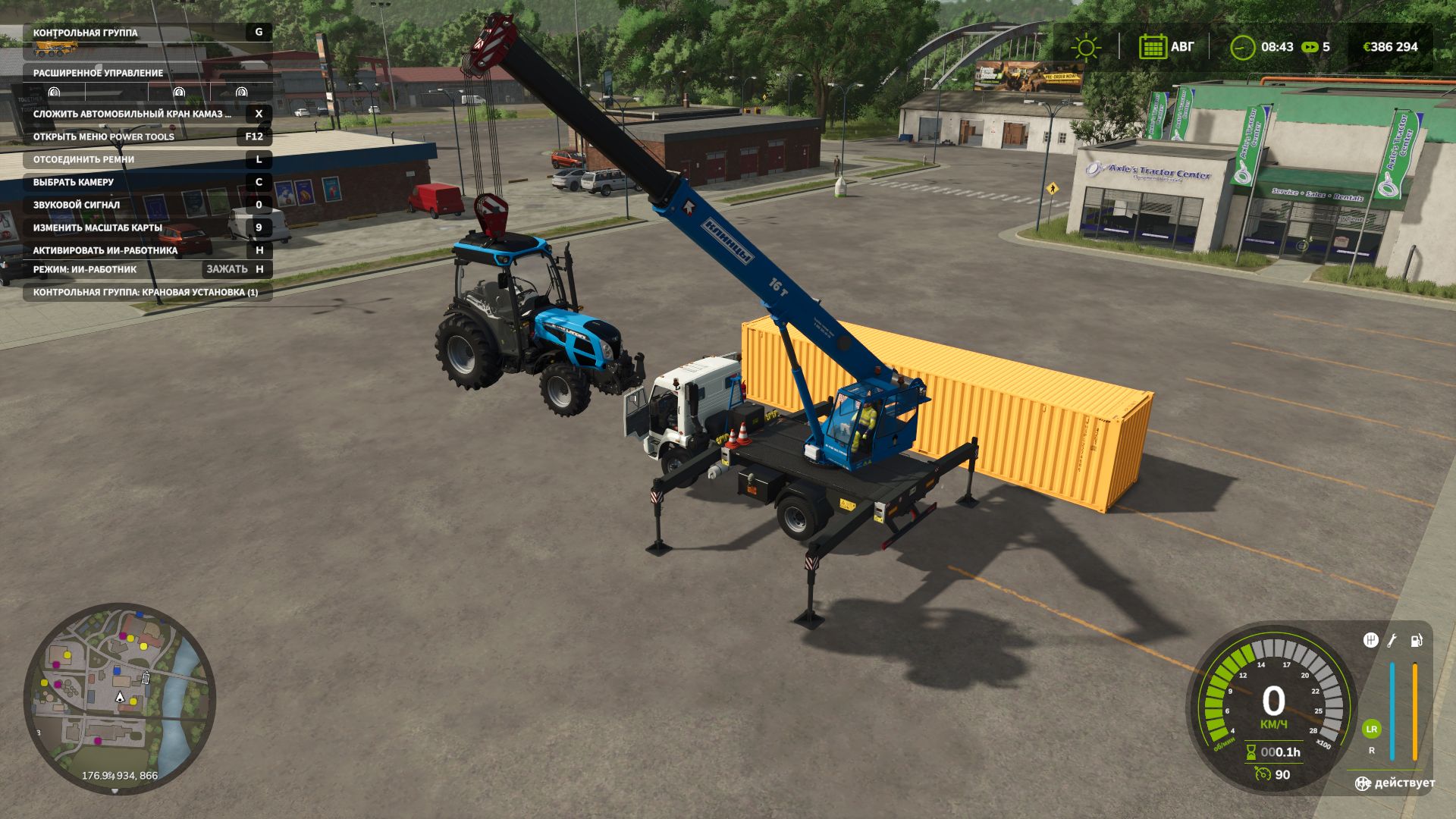Viewport: 1456px width, 819px height.
Task: Click the green LR indicator
Action: tap(1371, 729)
